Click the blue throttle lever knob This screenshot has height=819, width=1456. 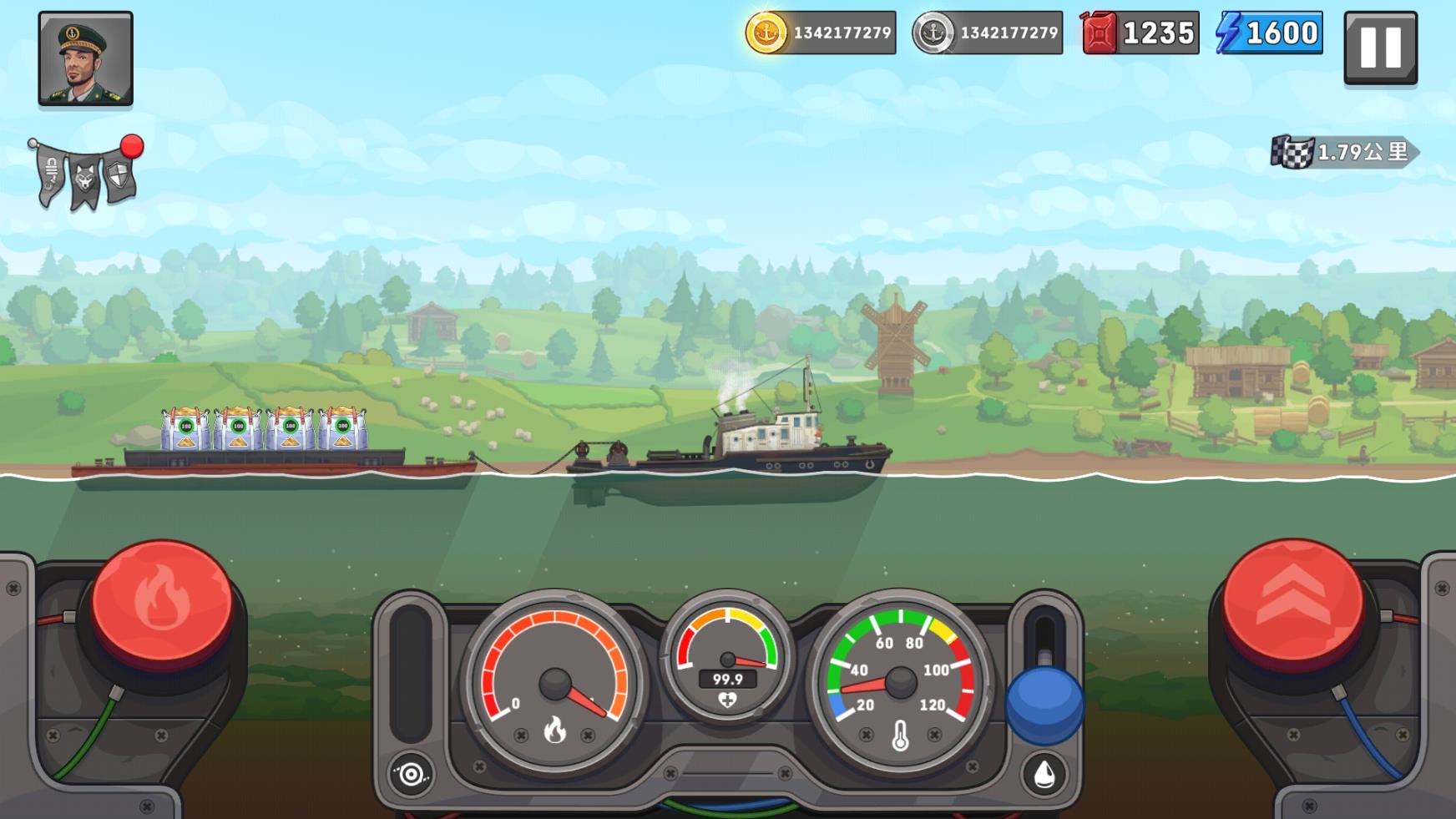(x=1044, y=704)
